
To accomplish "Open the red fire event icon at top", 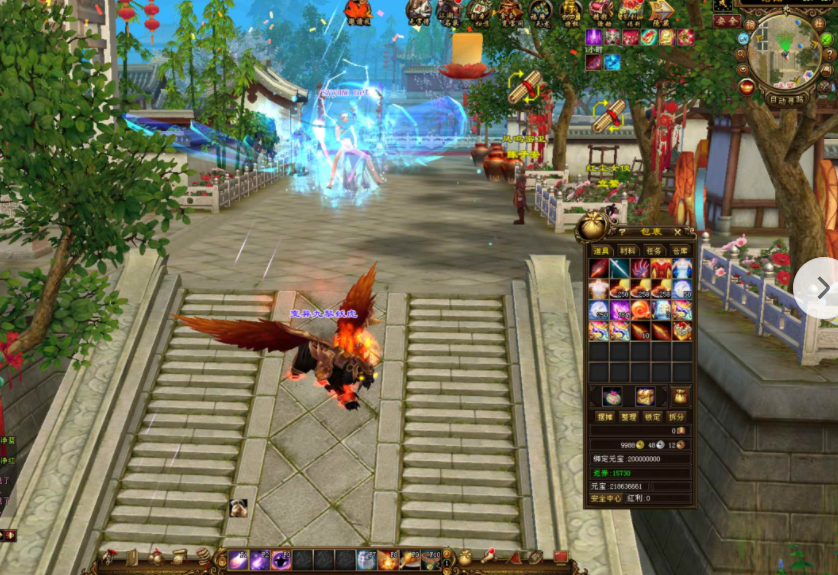I will [x=357, y=12].
